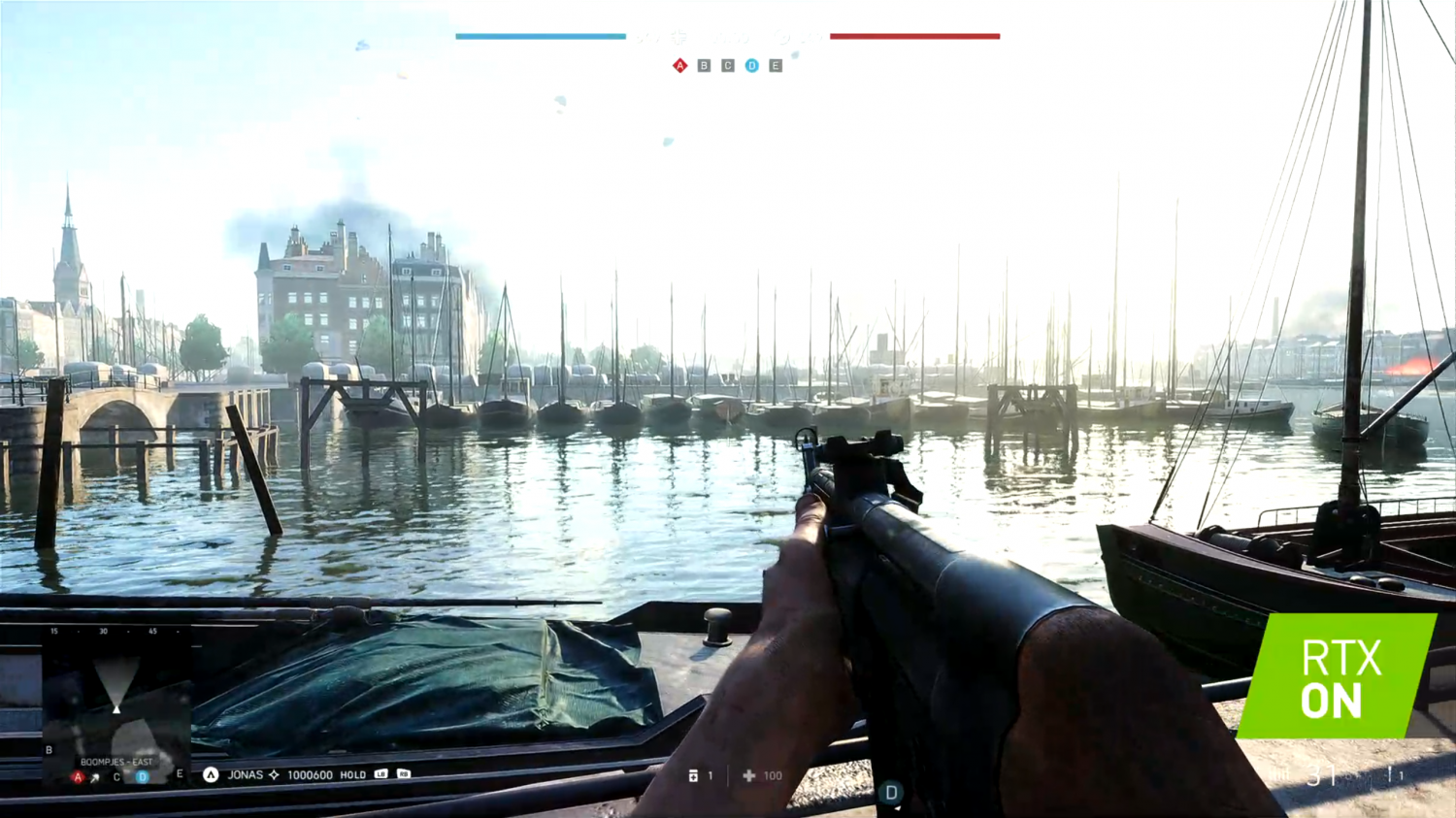Select the neutral objective C flag marker
The width and height of the screenshot is (1456, 818).
click(x=728, y=66)
